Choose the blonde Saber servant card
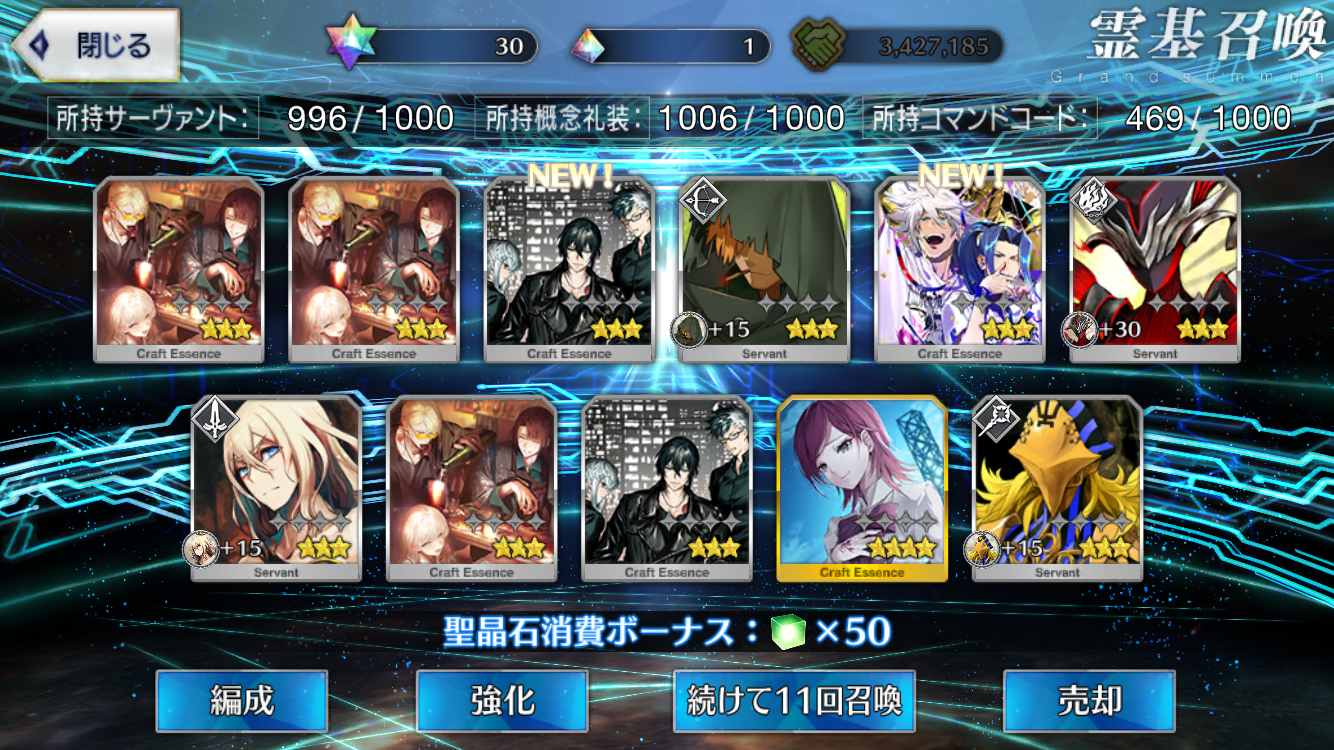Screen dimensions: 1334x750 click(276, 488)
